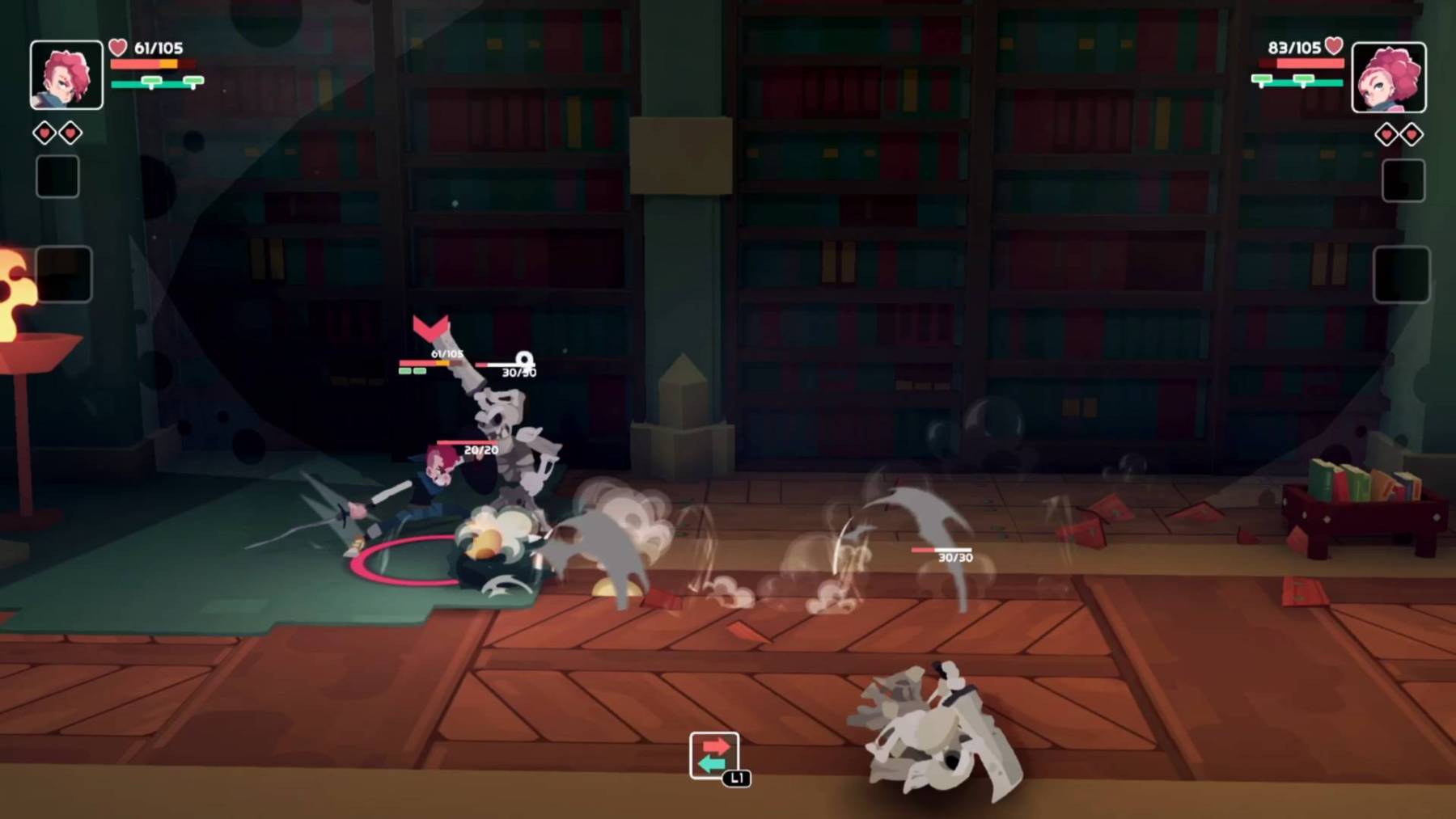Select the right player's curly-haired portrait

[x=1388, y=78]
